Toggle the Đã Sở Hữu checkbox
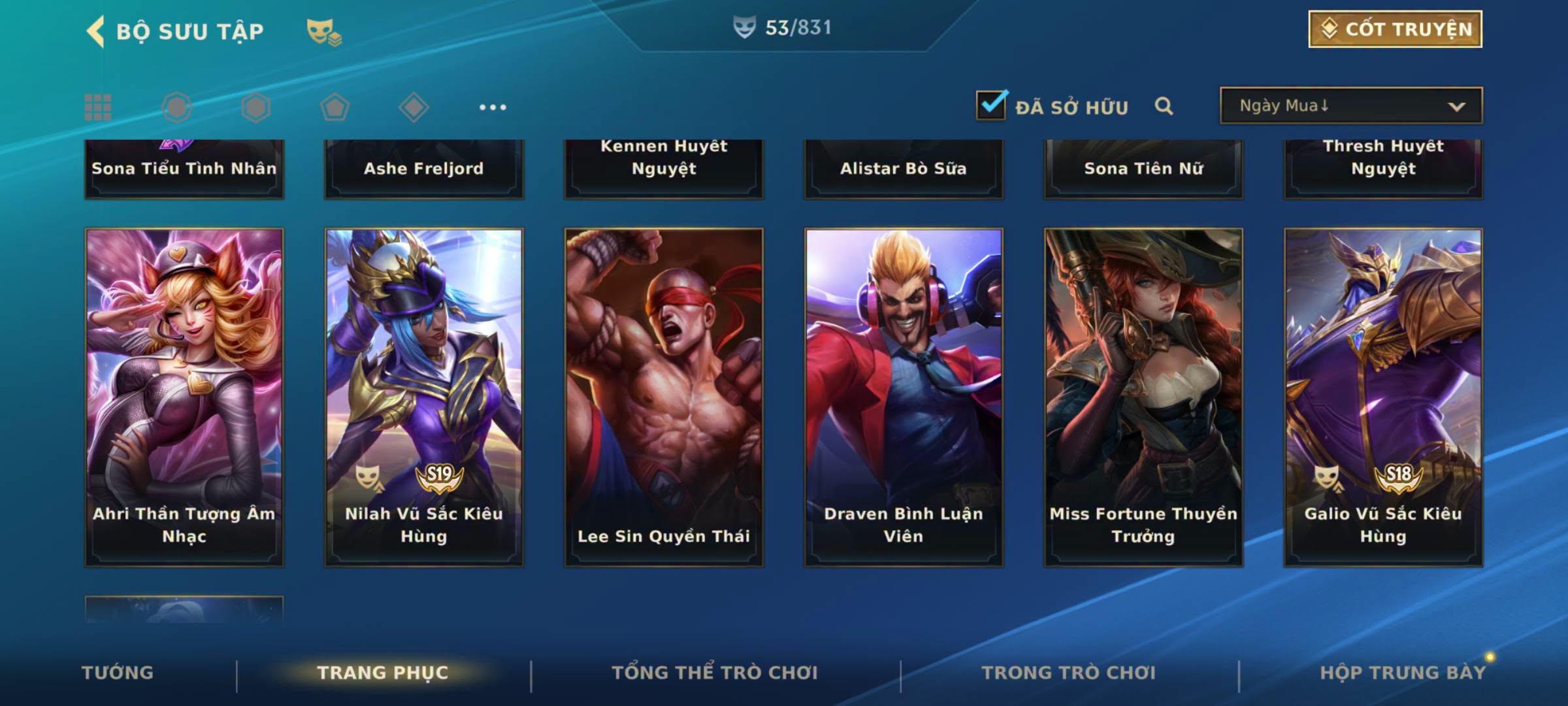The height and width of the screenshot is (706, 1568). pyautogui.click(x=991, y=105)
